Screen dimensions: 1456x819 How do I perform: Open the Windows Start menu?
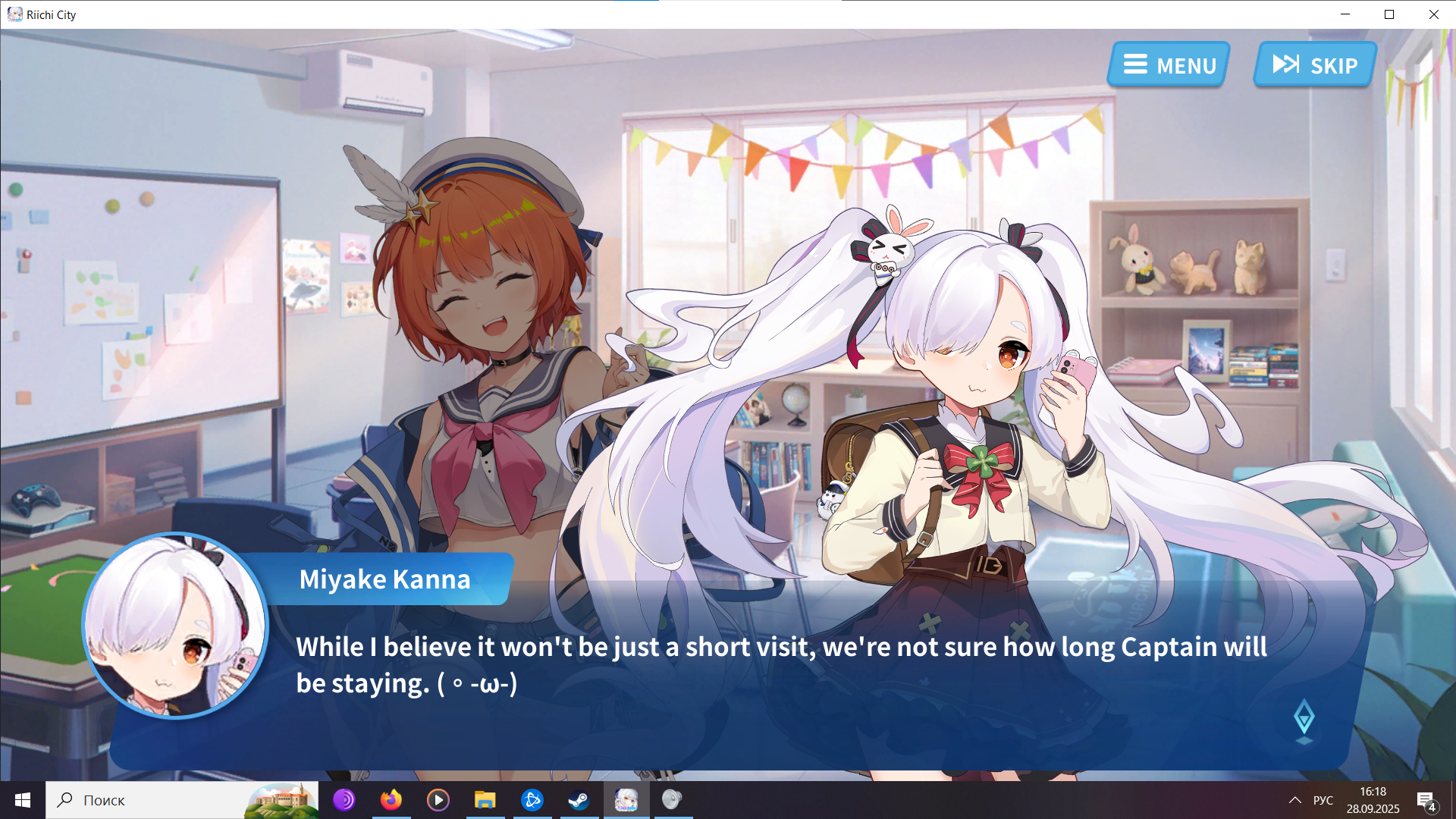(22, 799)
